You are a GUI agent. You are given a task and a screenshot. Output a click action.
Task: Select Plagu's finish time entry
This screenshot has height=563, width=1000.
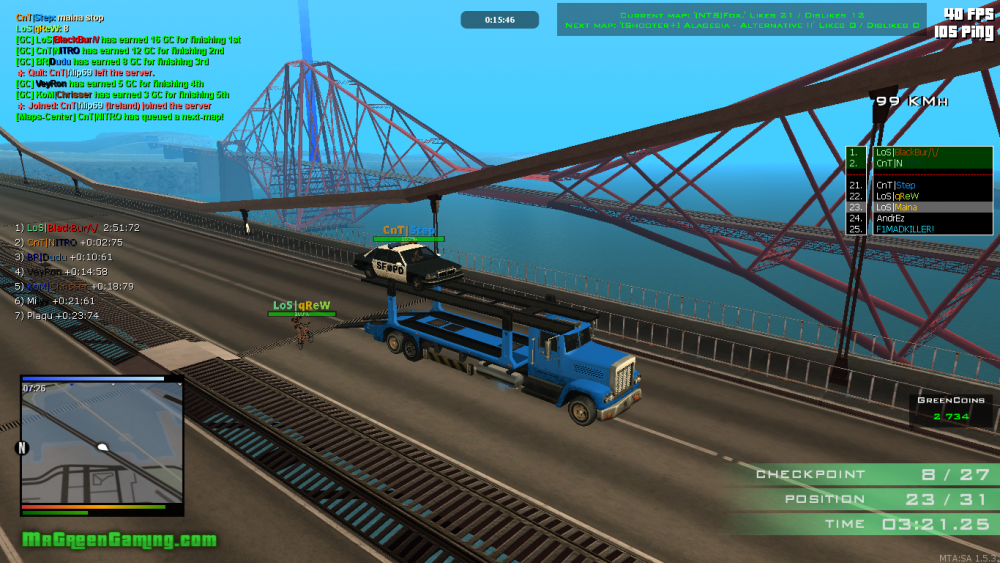[x=57, y=315]
